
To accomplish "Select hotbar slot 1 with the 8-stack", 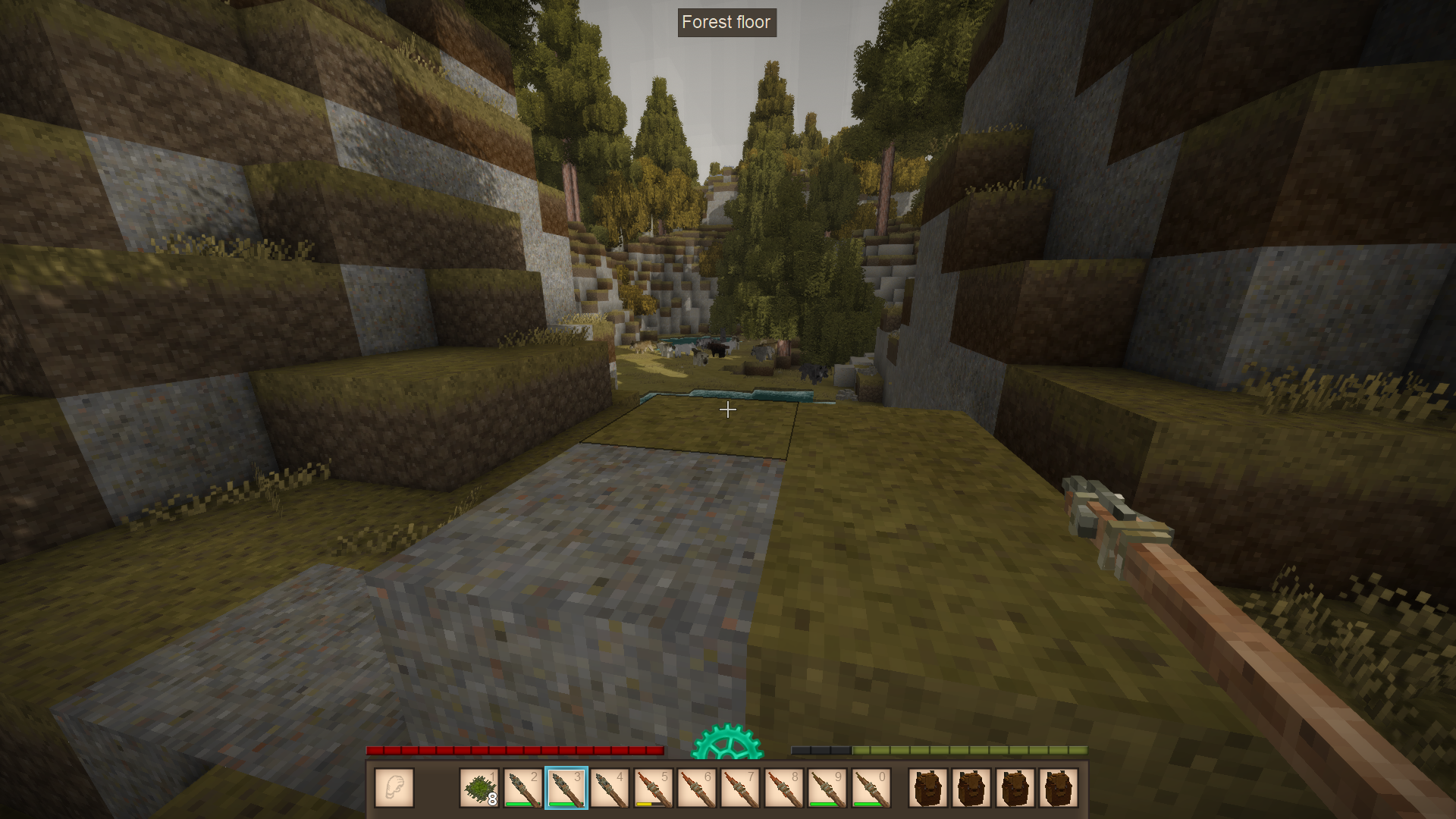I will (479, 788).
